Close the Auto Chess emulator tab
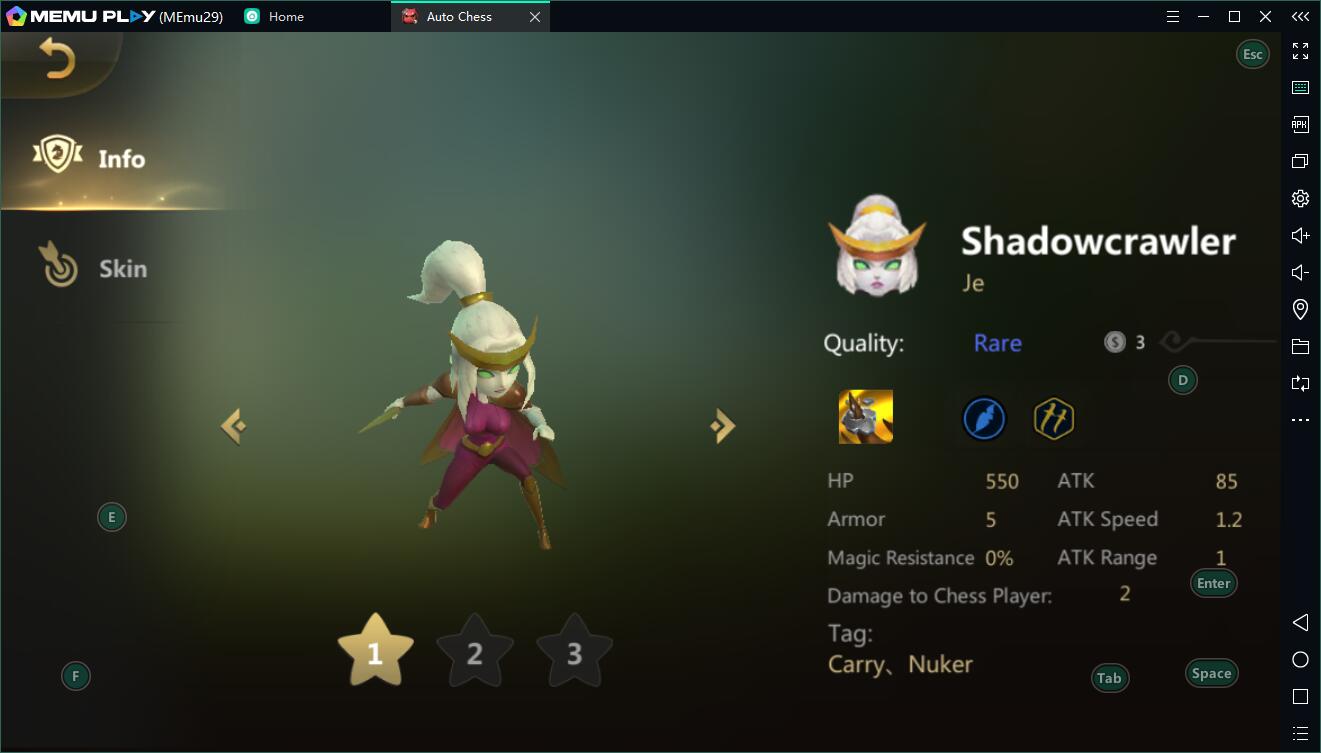Screen dimensions: 1321x753 click(535, 17)
